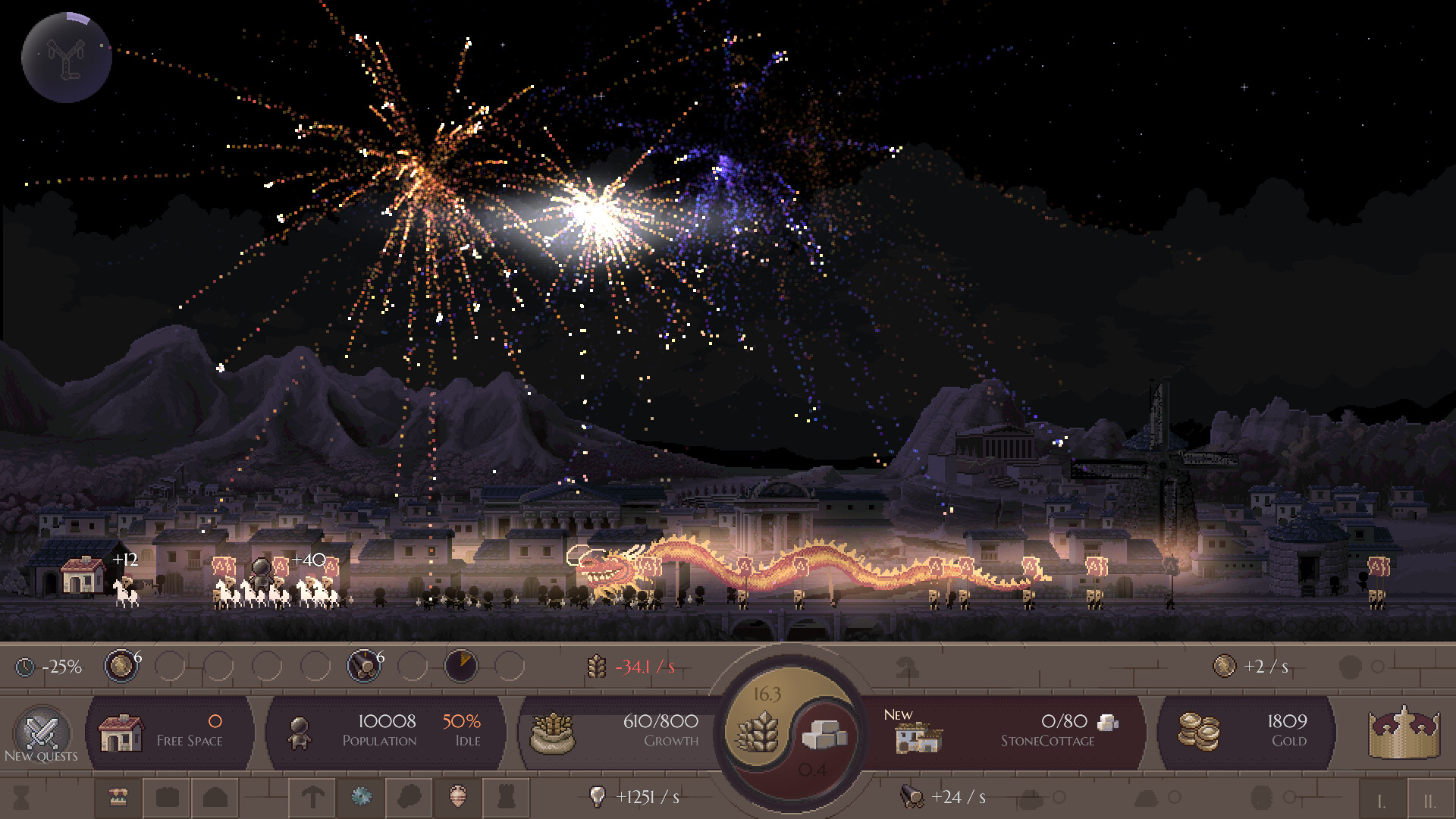Click the market stall icon in the build bar
The image size is (1456, 819).
pos(118,798)
